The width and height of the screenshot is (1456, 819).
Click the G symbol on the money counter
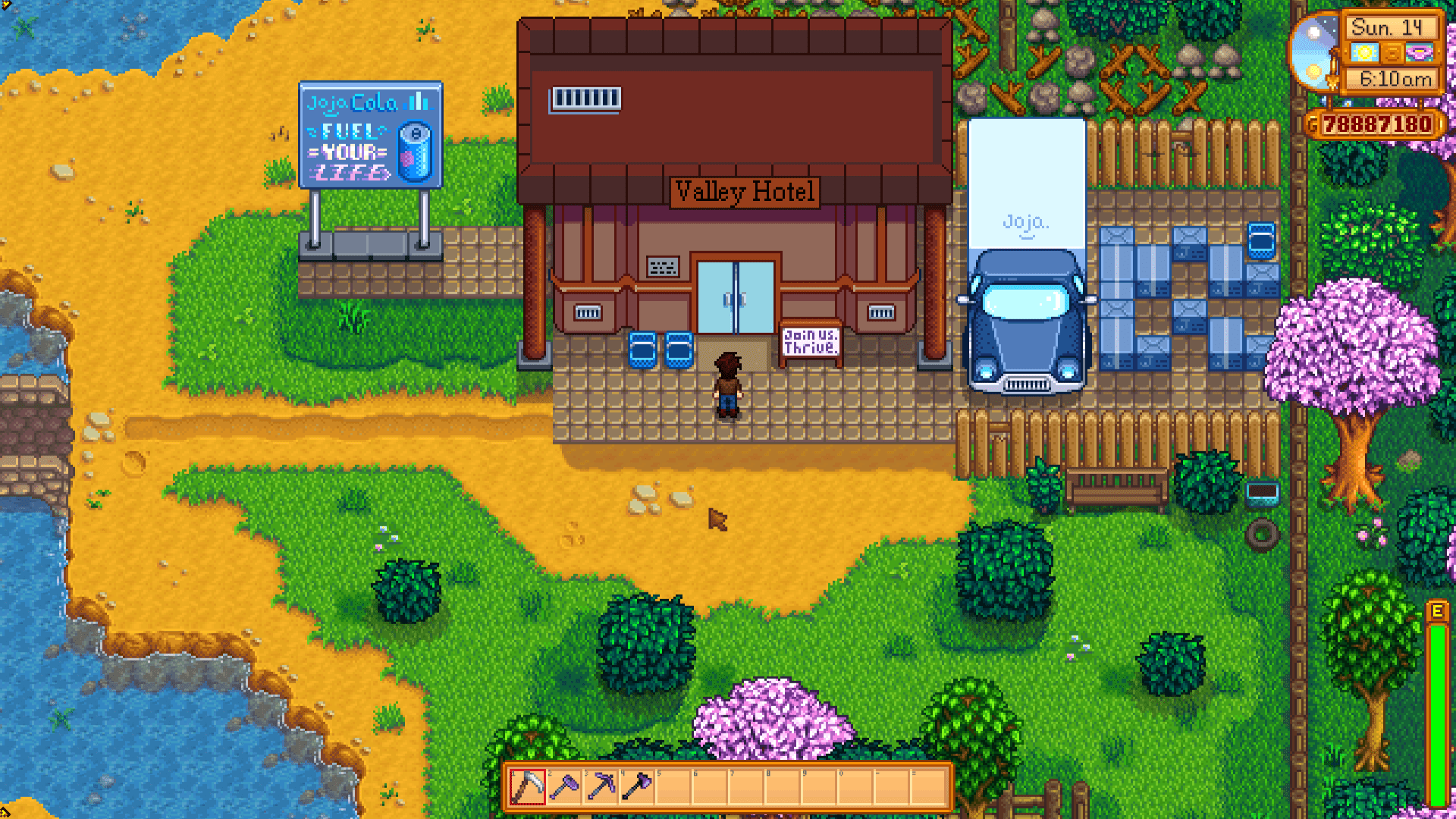1312,124
